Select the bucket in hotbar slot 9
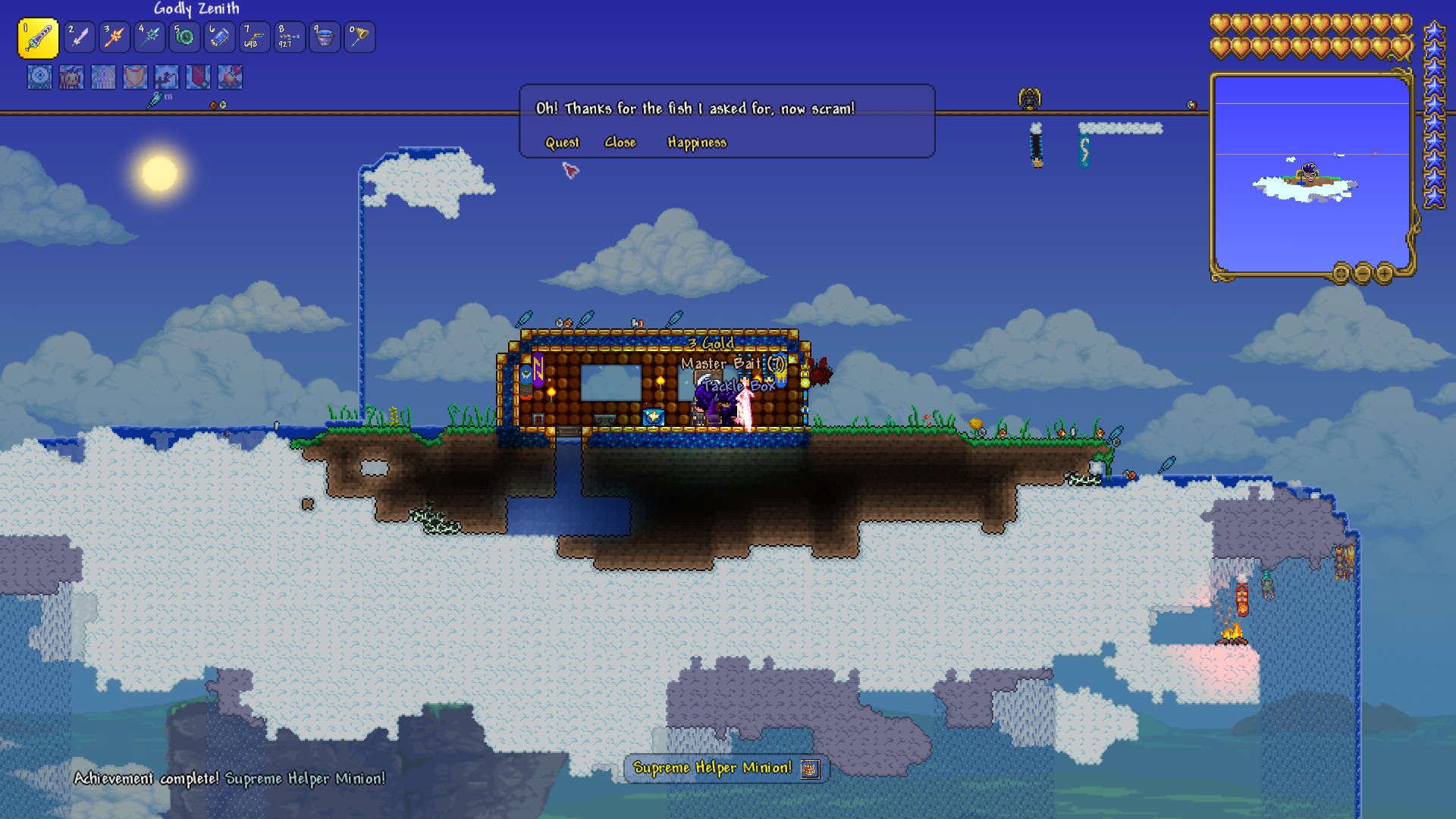 [325, 36]
